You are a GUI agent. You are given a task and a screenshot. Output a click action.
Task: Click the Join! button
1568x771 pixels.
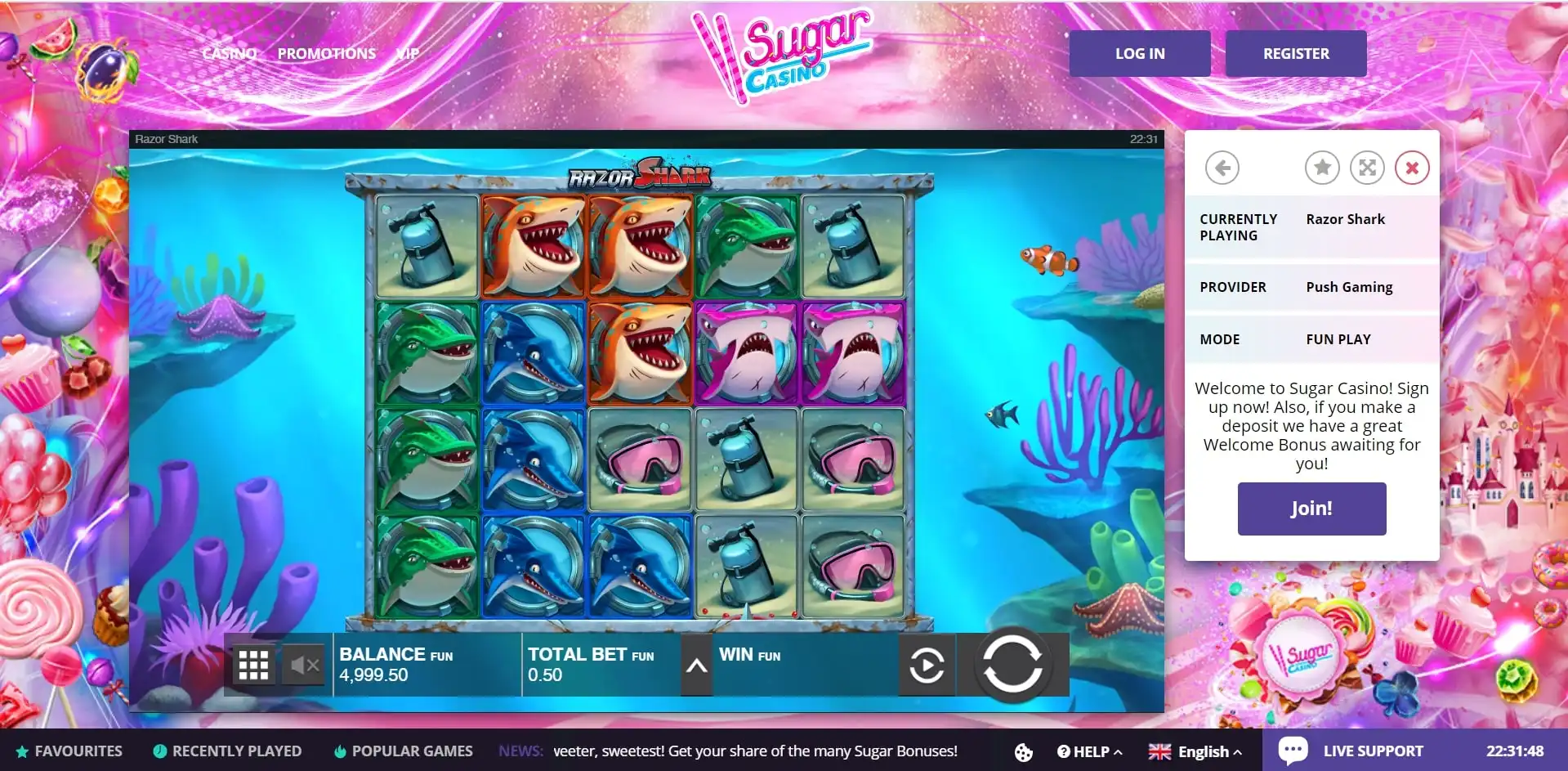1311,509
